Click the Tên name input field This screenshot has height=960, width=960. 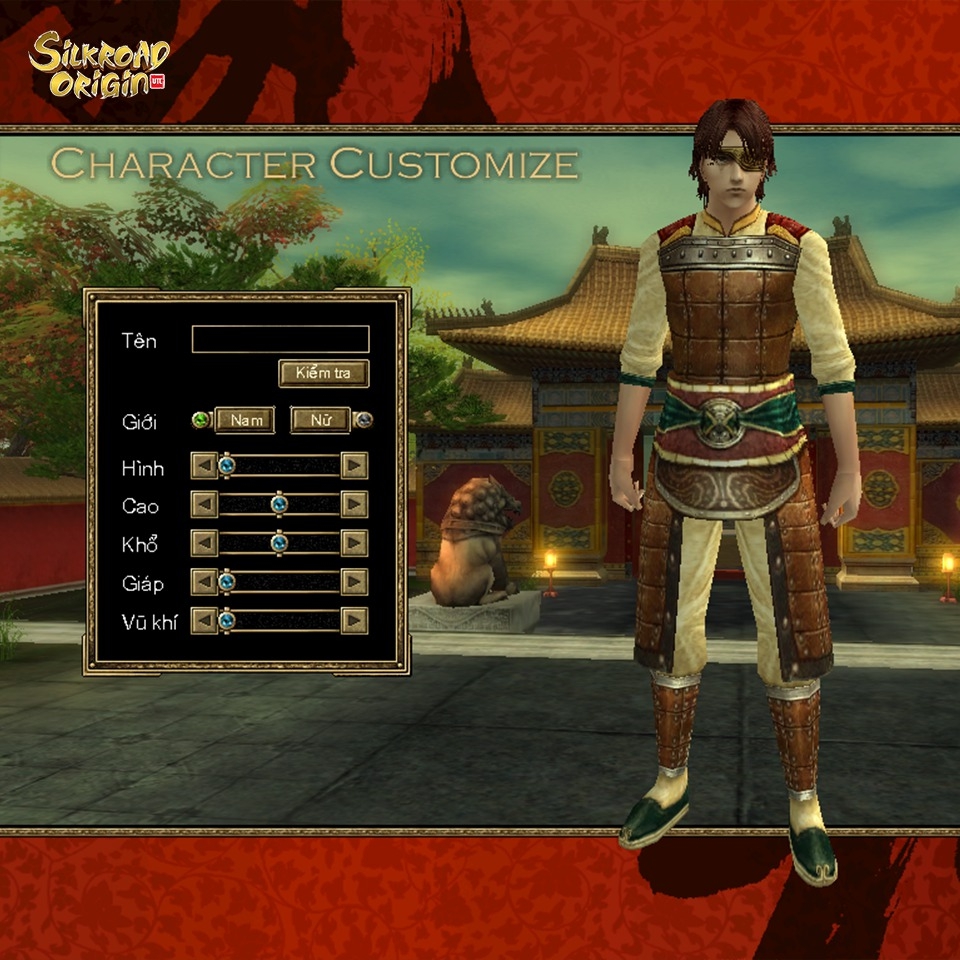click(280, 340)
